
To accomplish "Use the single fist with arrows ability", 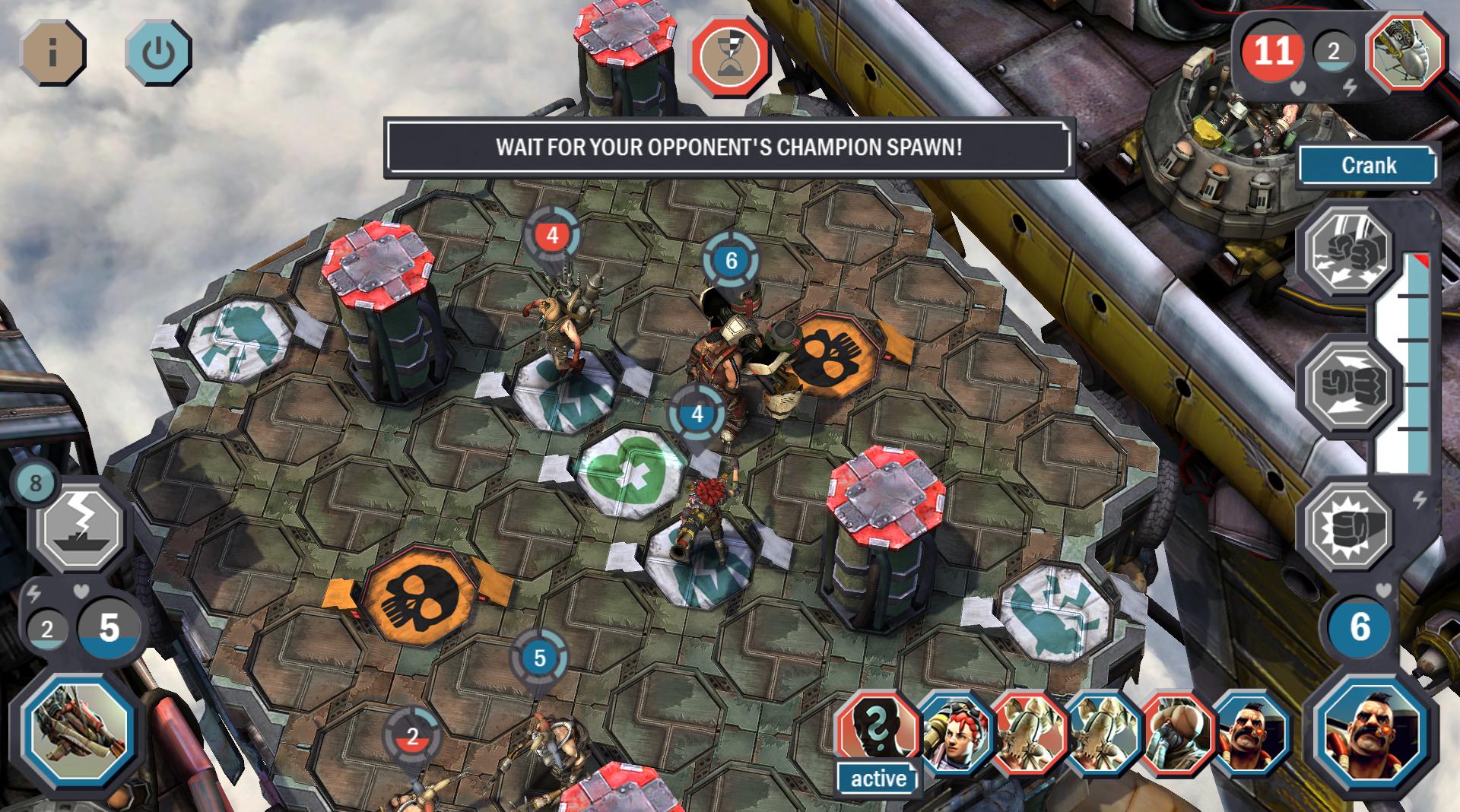I will tap(1348, 386).
